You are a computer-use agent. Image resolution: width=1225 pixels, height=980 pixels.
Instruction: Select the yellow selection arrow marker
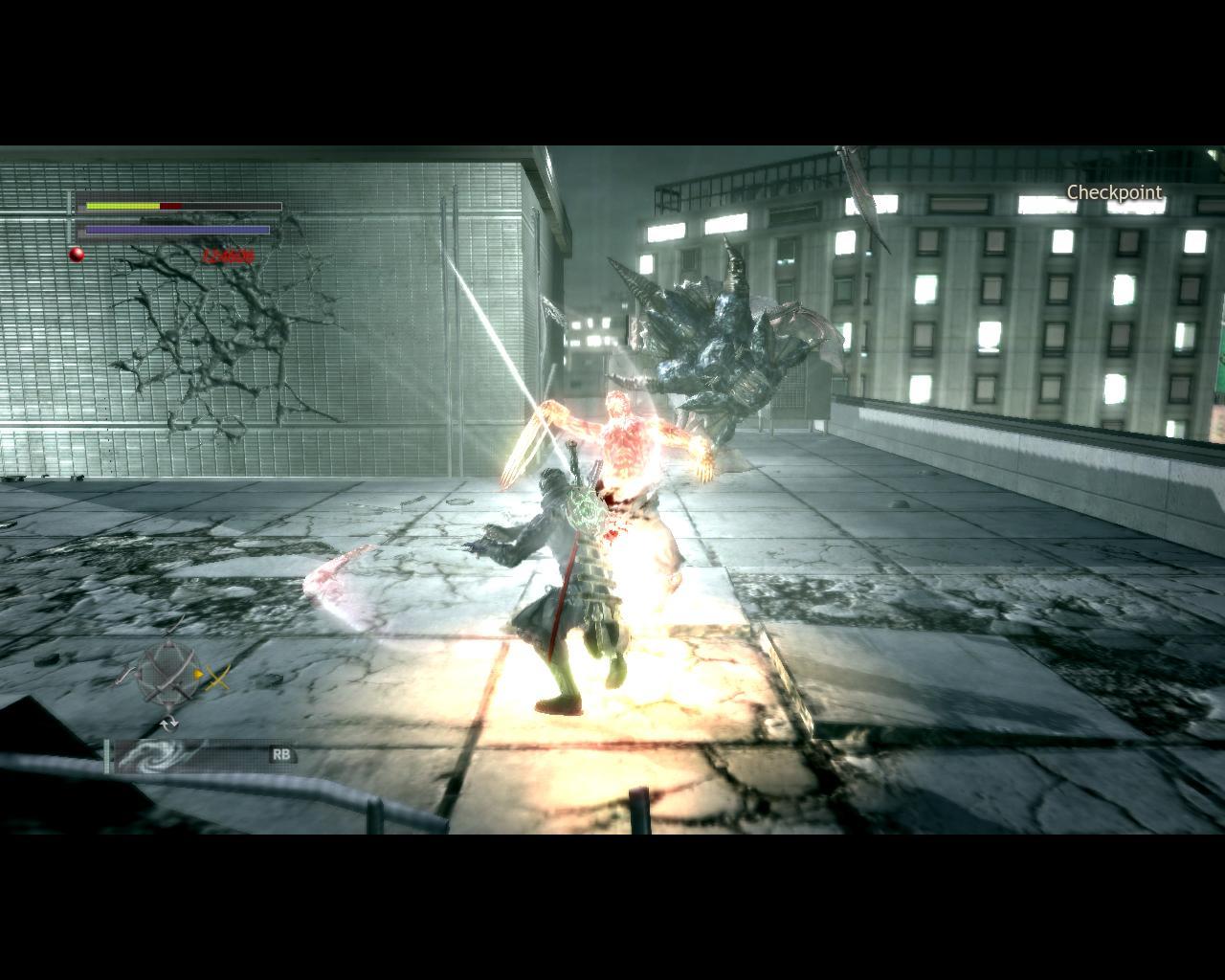tap(198, 675)
